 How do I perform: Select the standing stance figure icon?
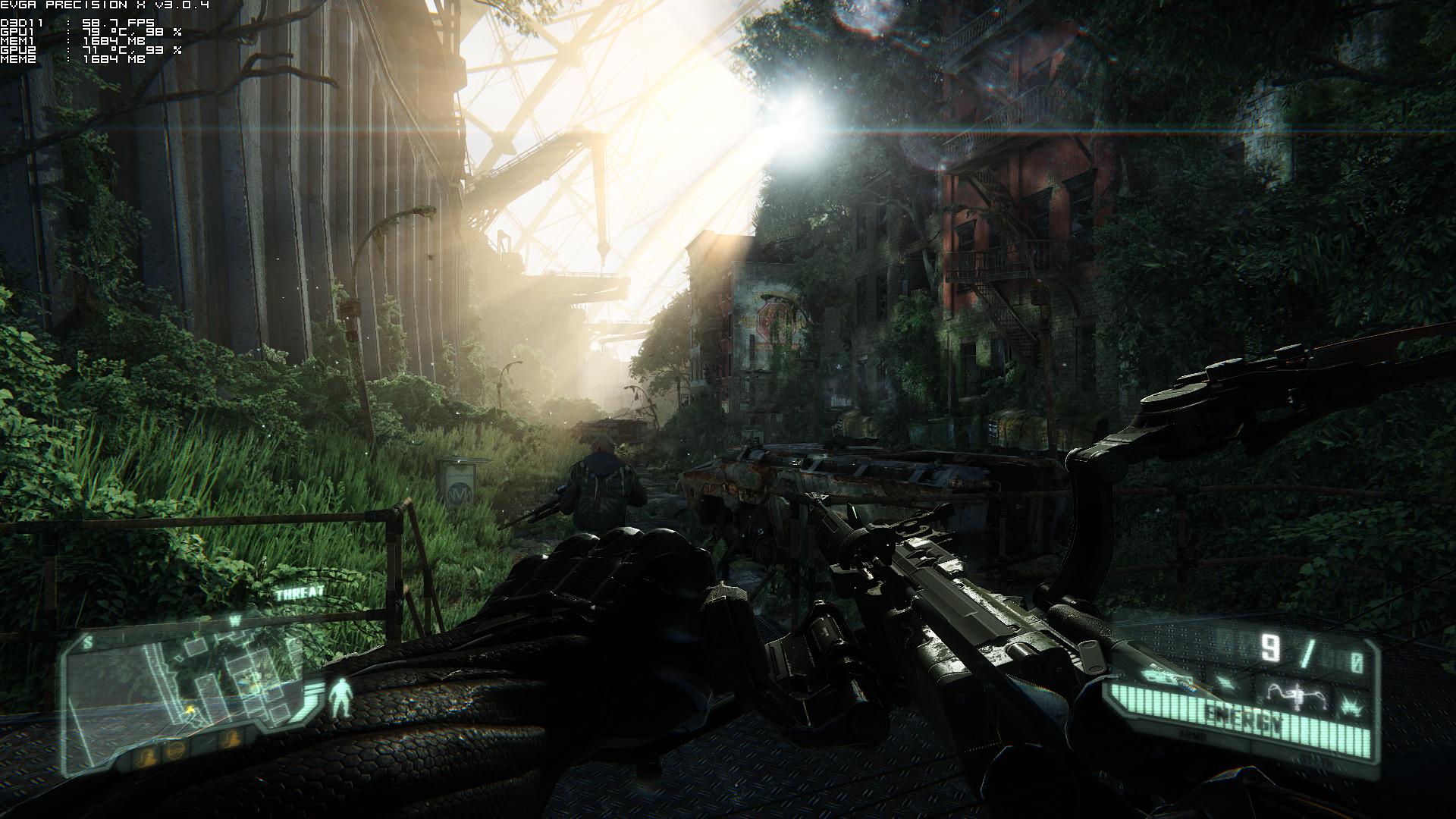340,697
